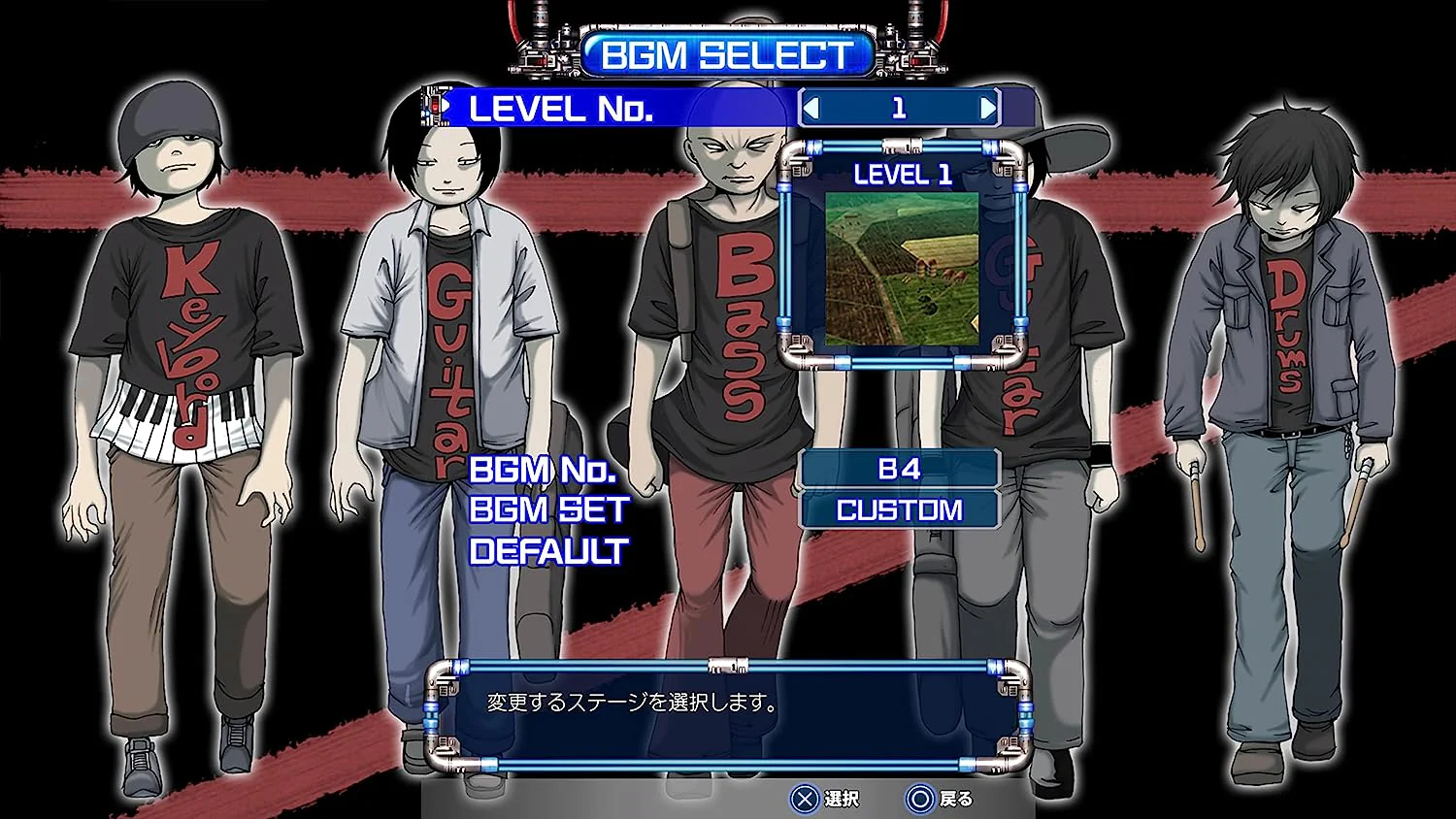Screen dimensions: 1456x819
Task: Change the BGM No. B4 value
Action: 899,469
